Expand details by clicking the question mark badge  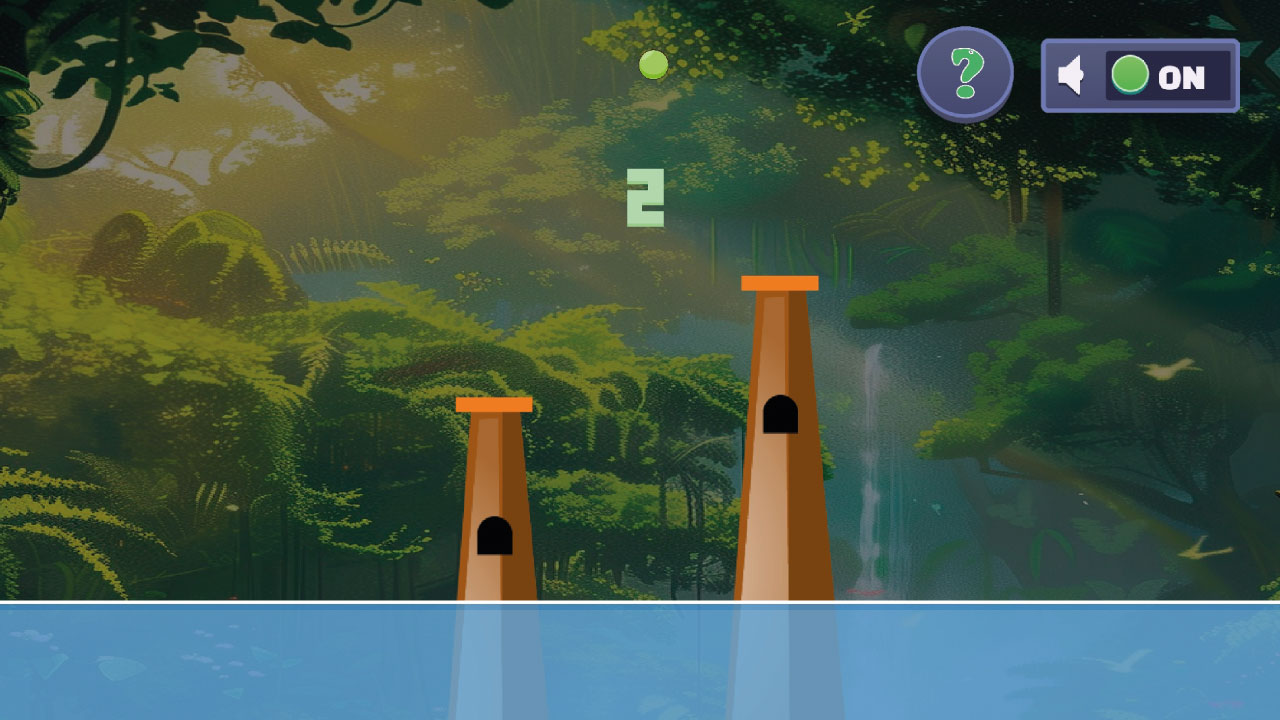pyautogui.click(x=966, y=72)
